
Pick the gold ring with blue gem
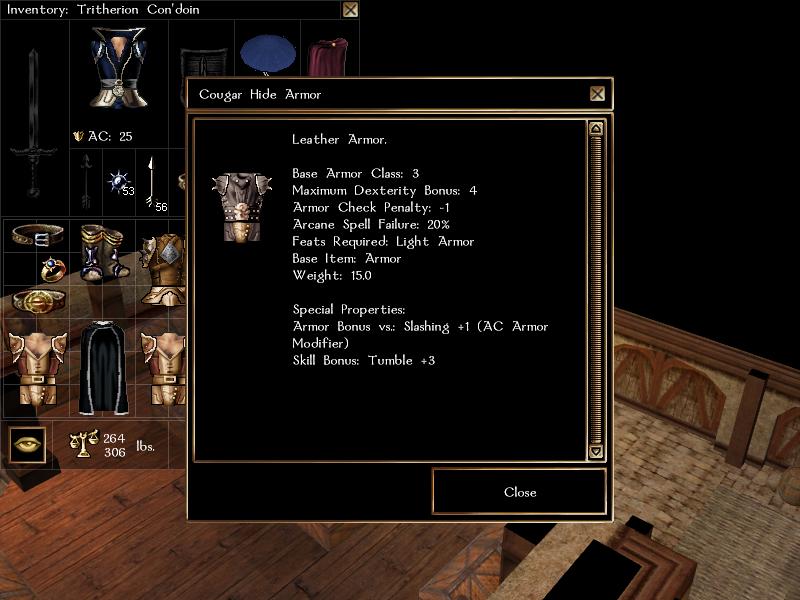[52, 268]
